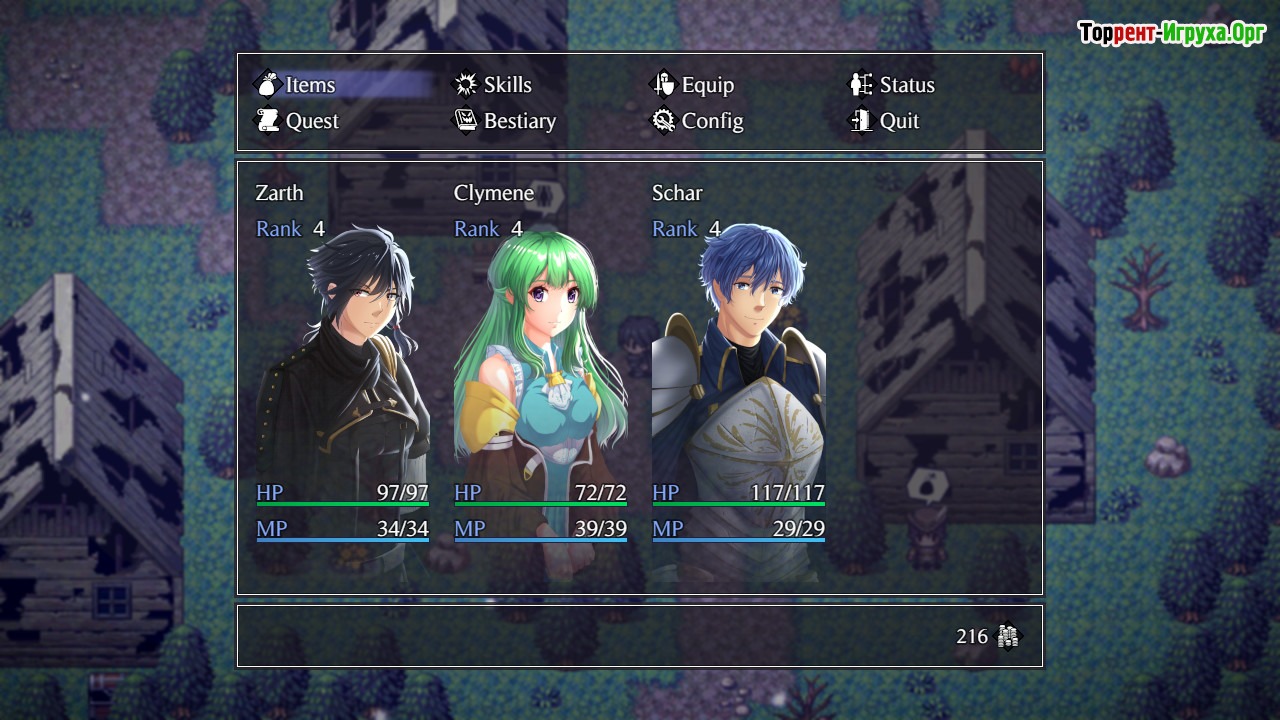Choose Clymene's character panel

pyautogui.click(x=540, y=380)
